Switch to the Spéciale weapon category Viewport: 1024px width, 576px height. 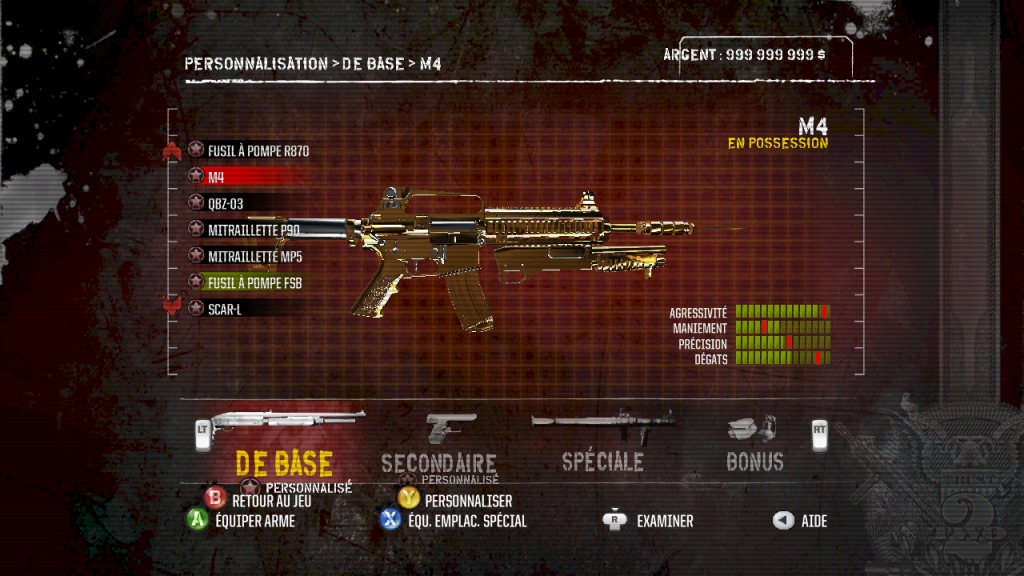pyautogui.click(x=602, y=461)
